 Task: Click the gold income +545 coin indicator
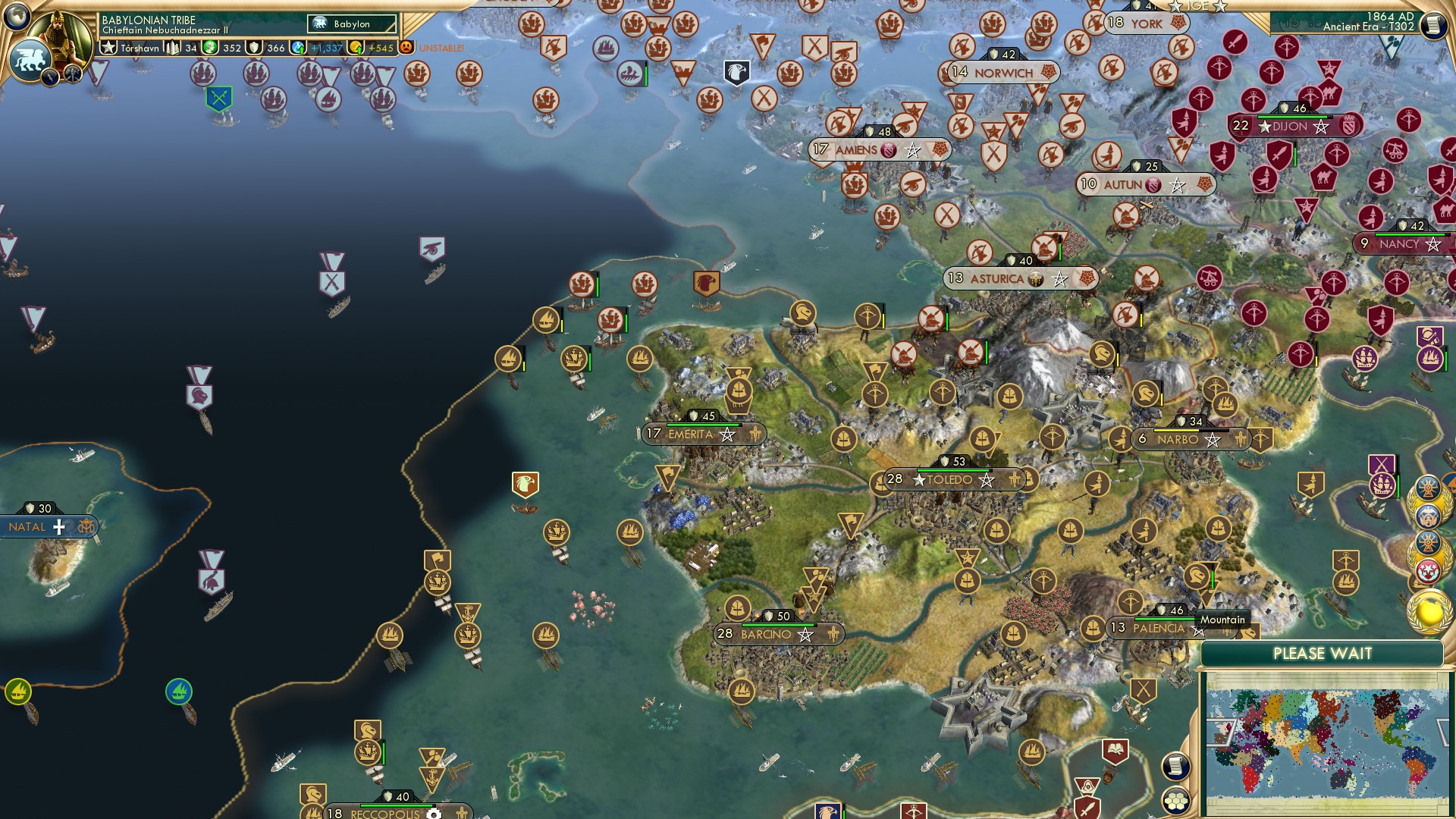(355, 48)
